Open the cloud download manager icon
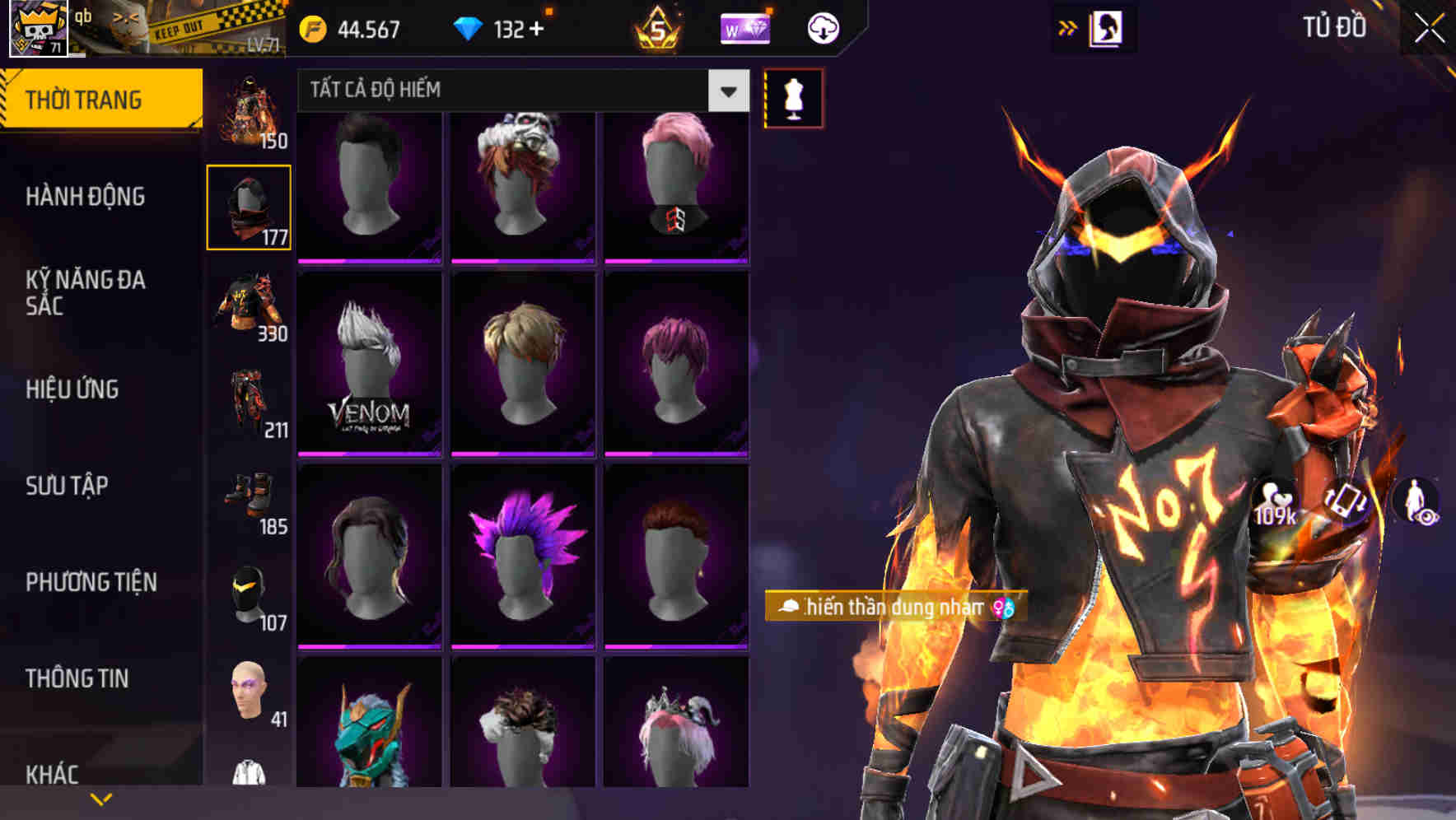The image size is (1456, 820). pyautogui.click(x=821, y=27)
